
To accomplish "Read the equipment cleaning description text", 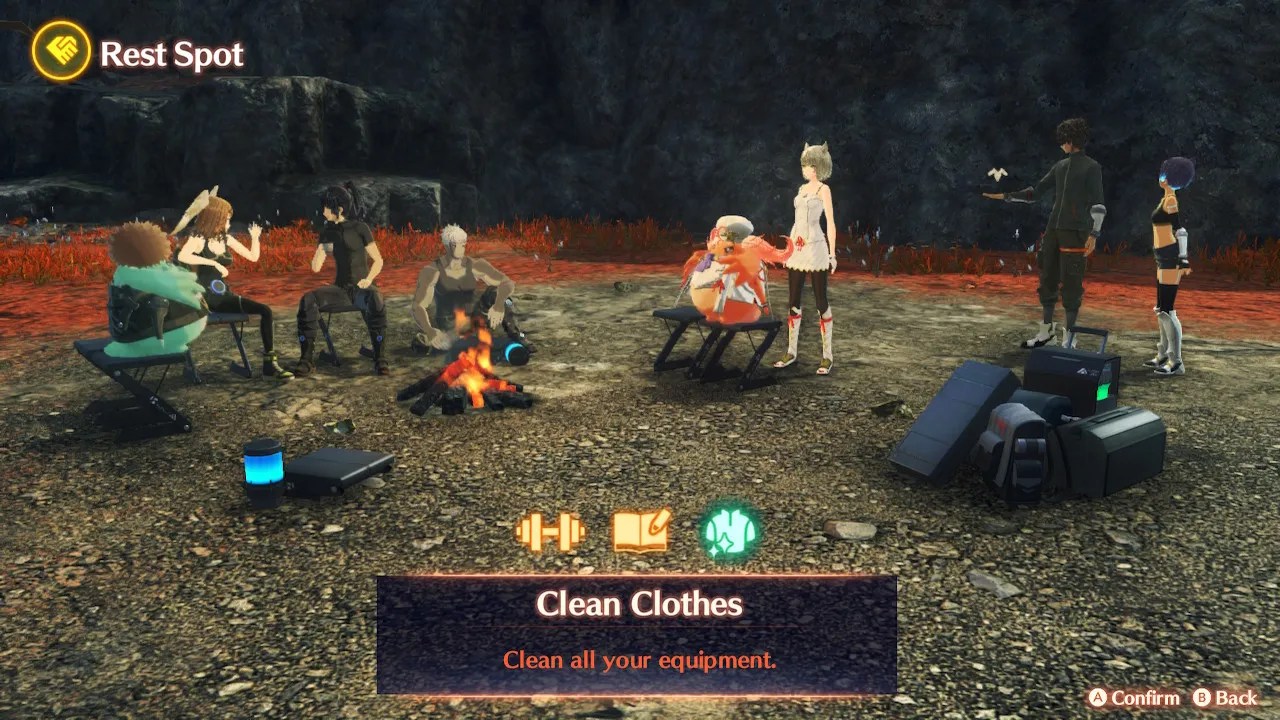I will point(640,660).
